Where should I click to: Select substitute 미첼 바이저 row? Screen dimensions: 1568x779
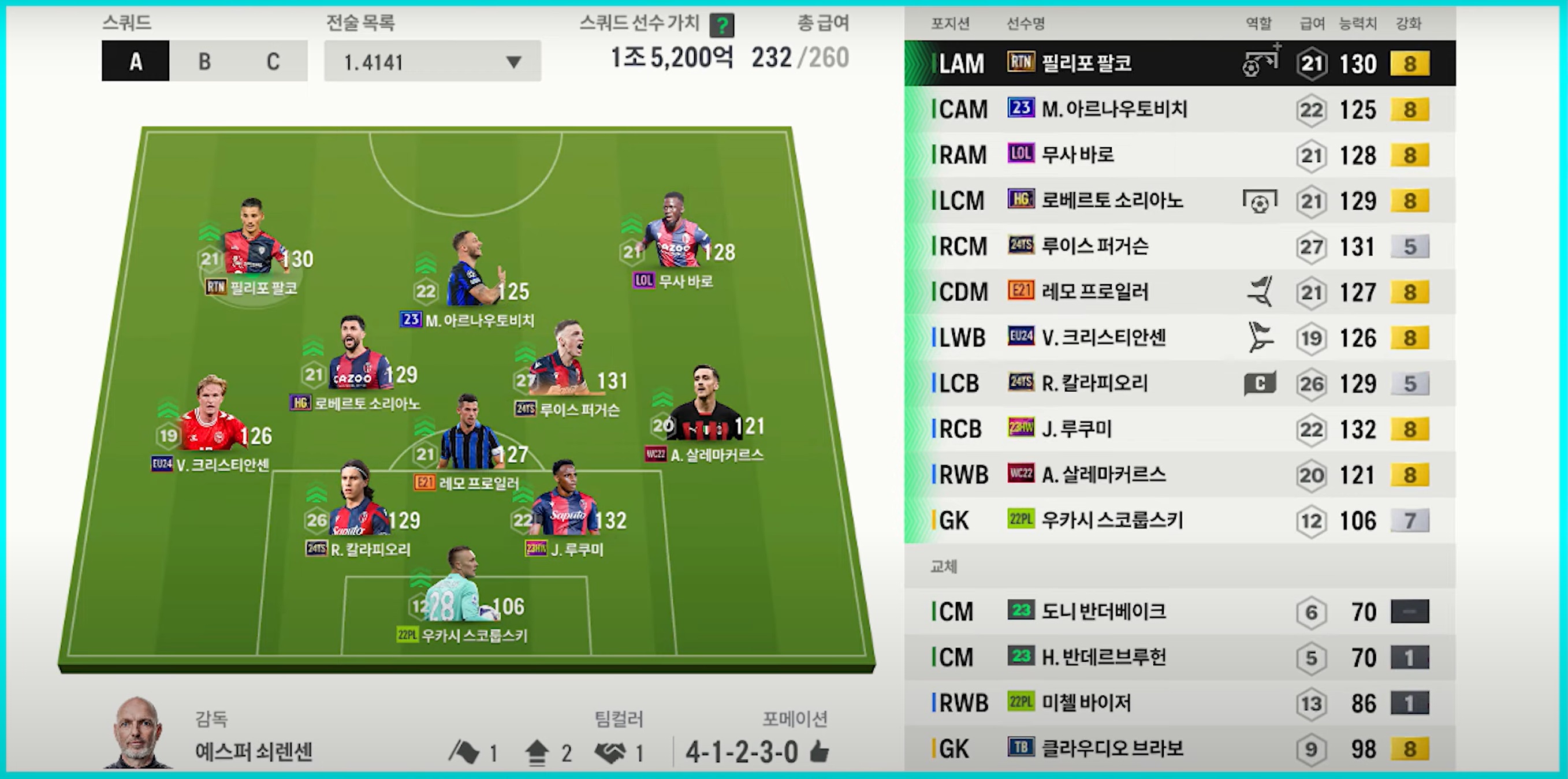[1179, 703]
